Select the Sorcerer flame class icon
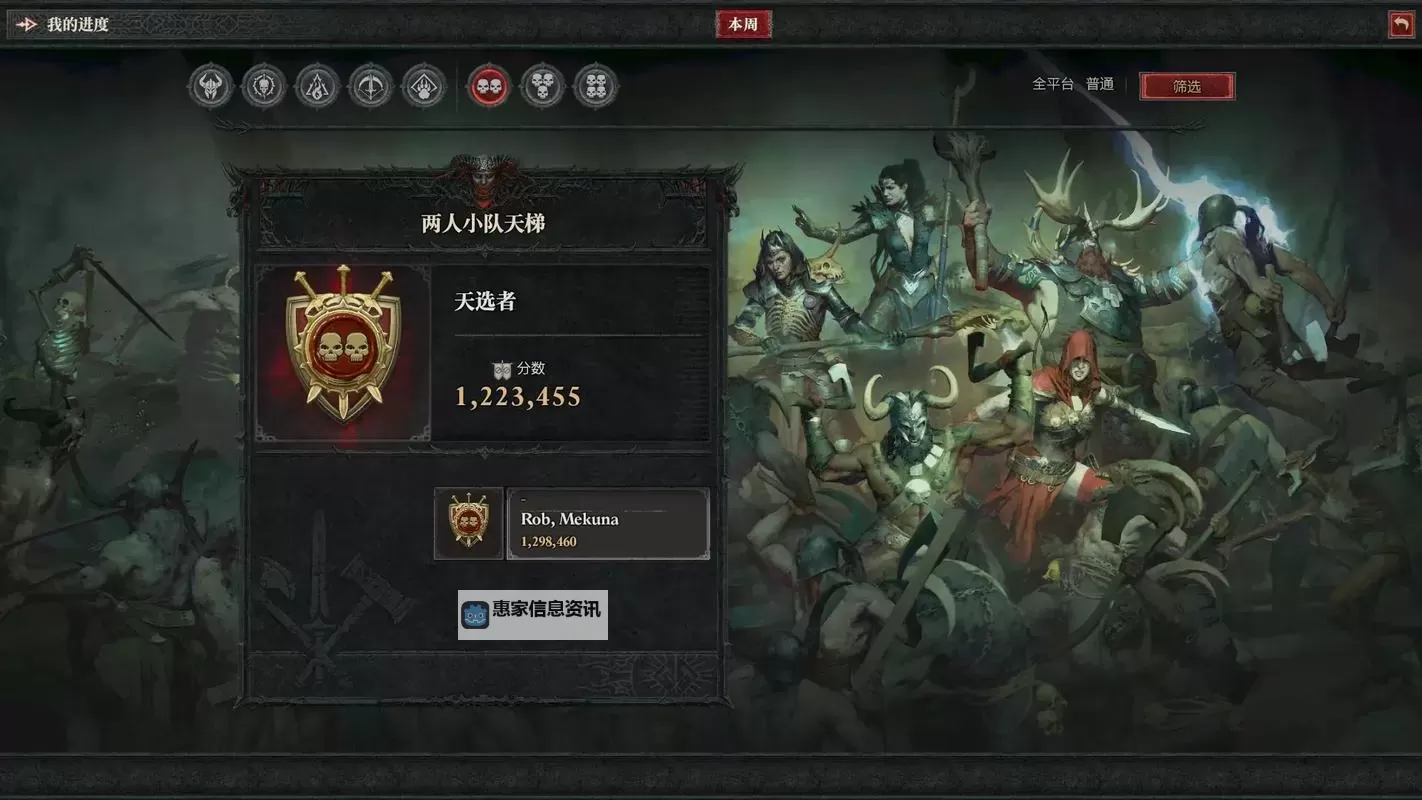Image resolution: width=1422 pixels, height=800 pixels. 316,86
